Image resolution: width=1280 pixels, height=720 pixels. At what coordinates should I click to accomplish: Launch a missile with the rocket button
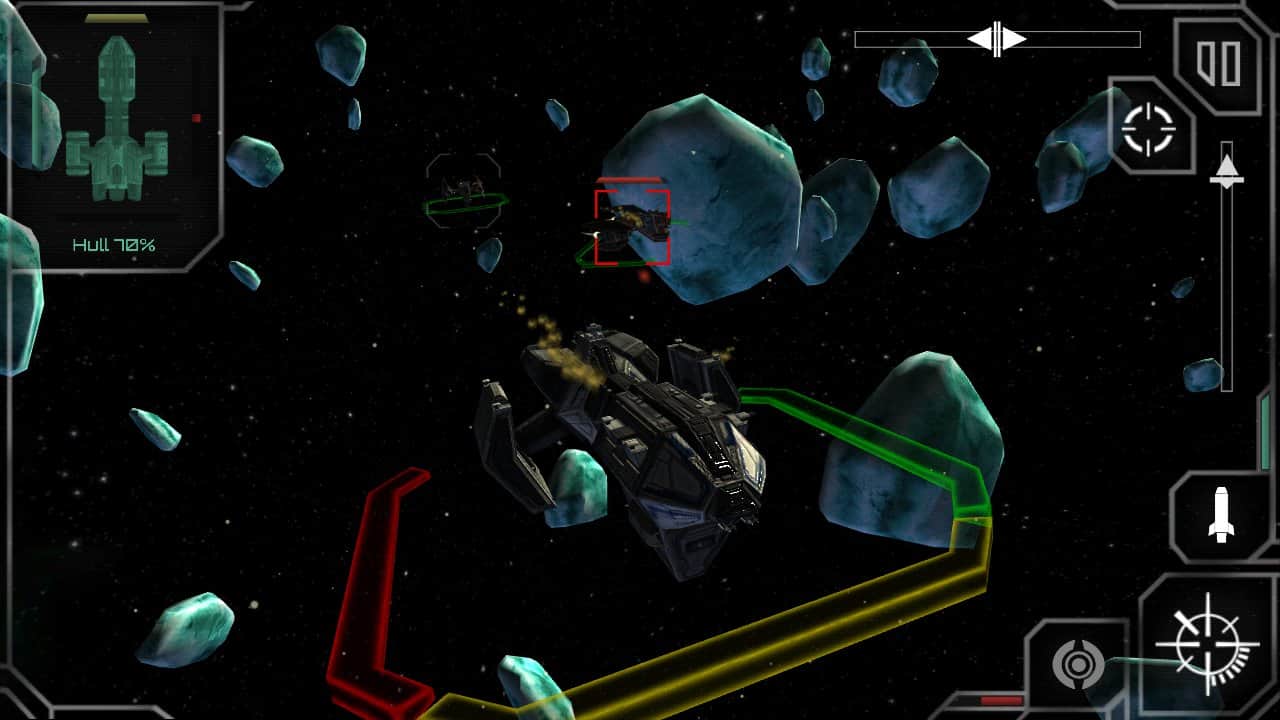[x=1220, y=514]
